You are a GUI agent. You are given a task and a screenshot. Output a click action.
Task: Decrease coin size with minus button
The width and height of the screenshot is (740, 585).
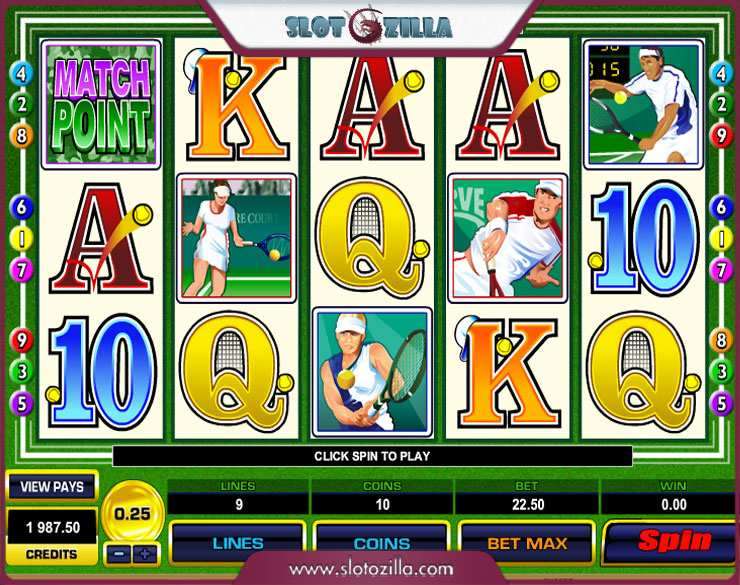click(119, 553)
